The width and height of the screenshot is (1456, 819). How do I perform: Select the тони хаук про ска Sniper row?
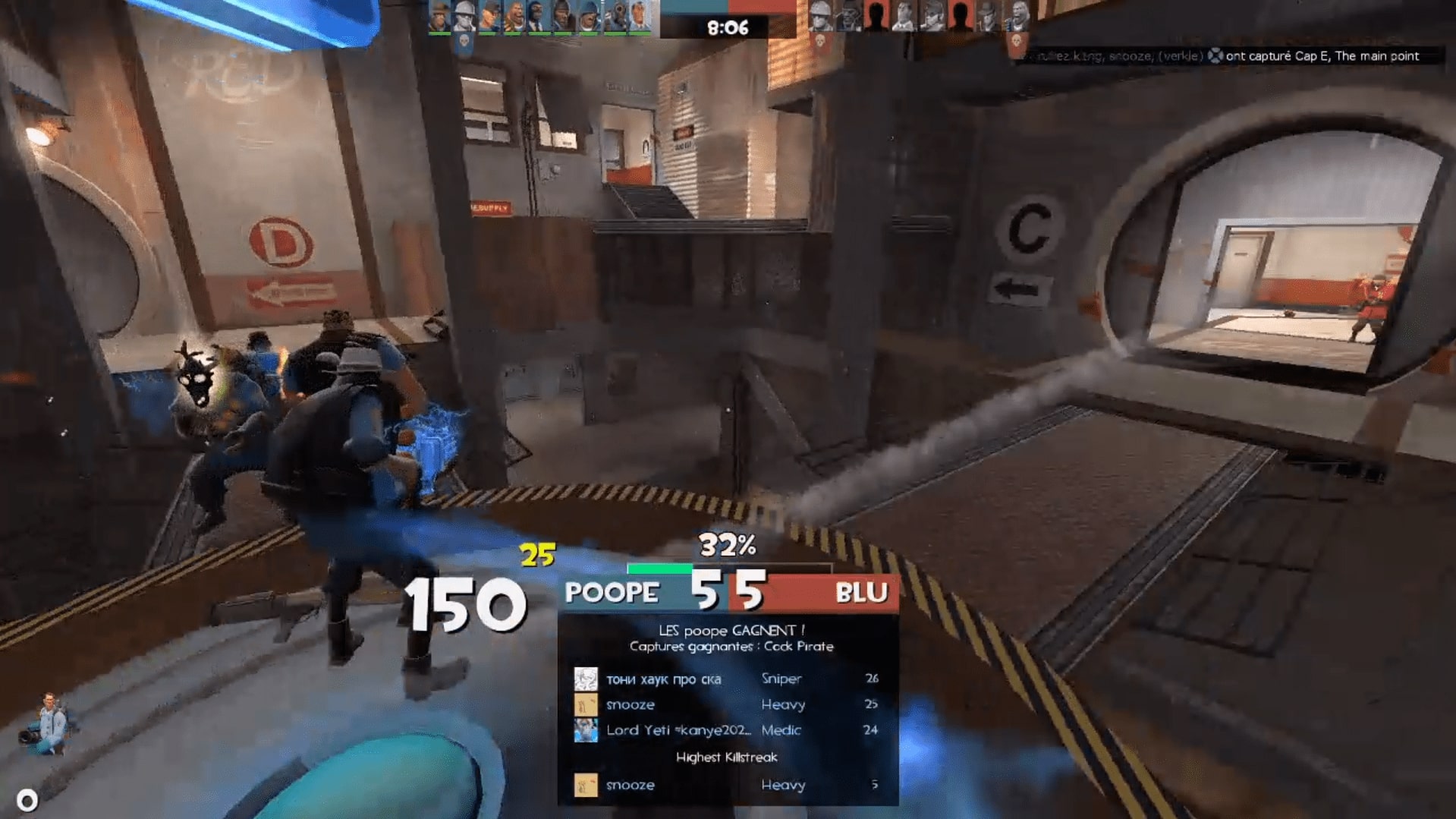pos(727,679)
